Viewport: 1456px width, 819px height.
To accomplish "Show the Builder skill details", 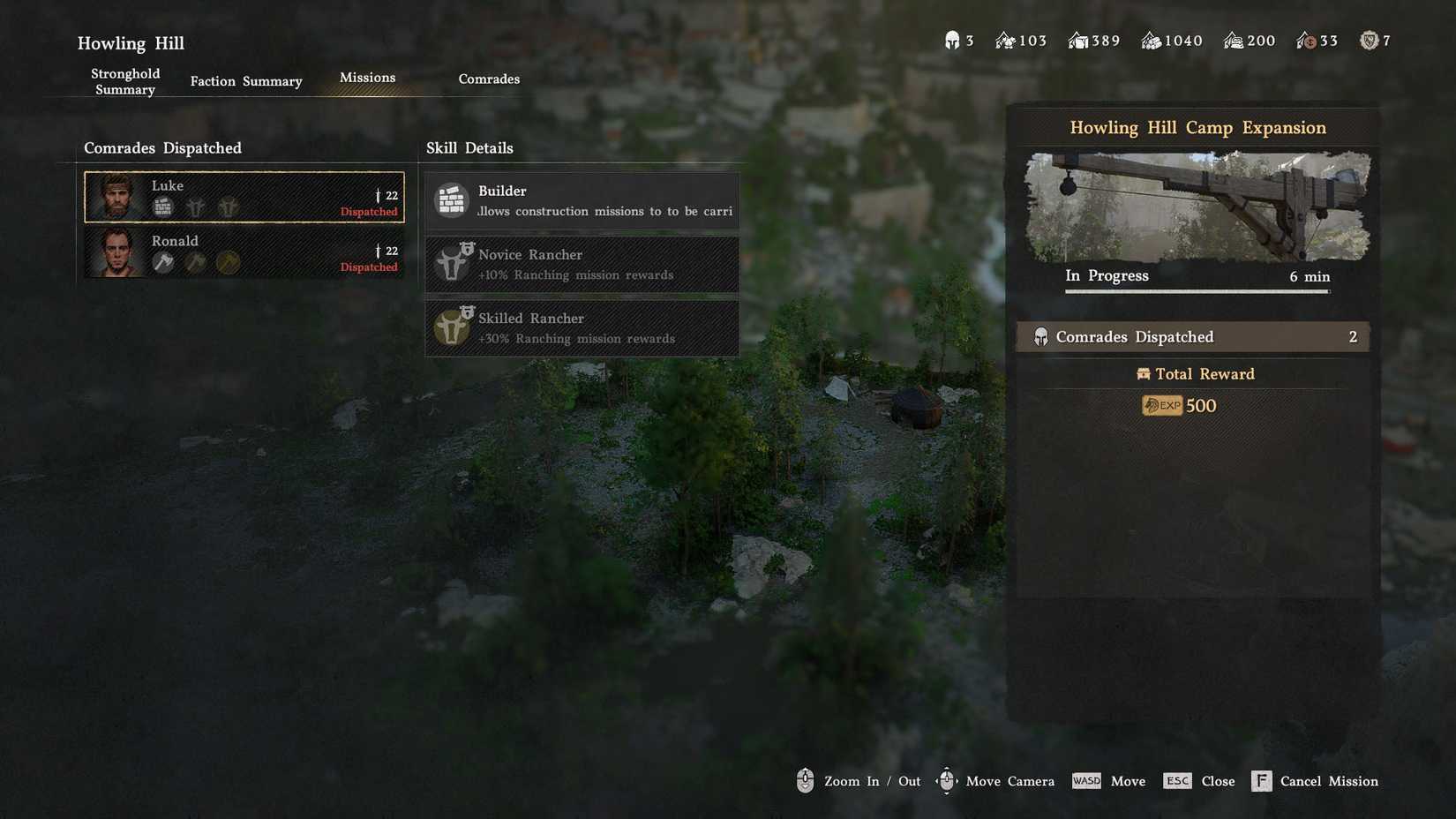I will (x=582, y=200).
